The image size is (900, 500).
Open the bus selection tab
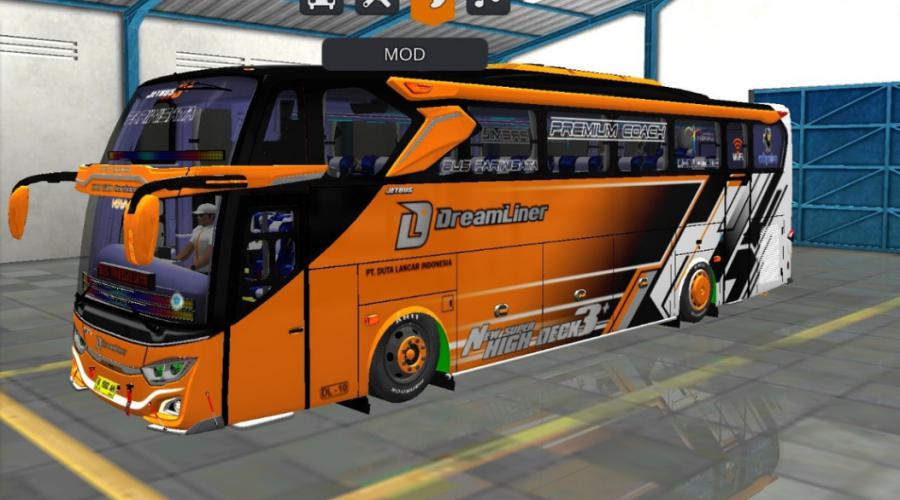pyautogui.click(x=322, y=5)
